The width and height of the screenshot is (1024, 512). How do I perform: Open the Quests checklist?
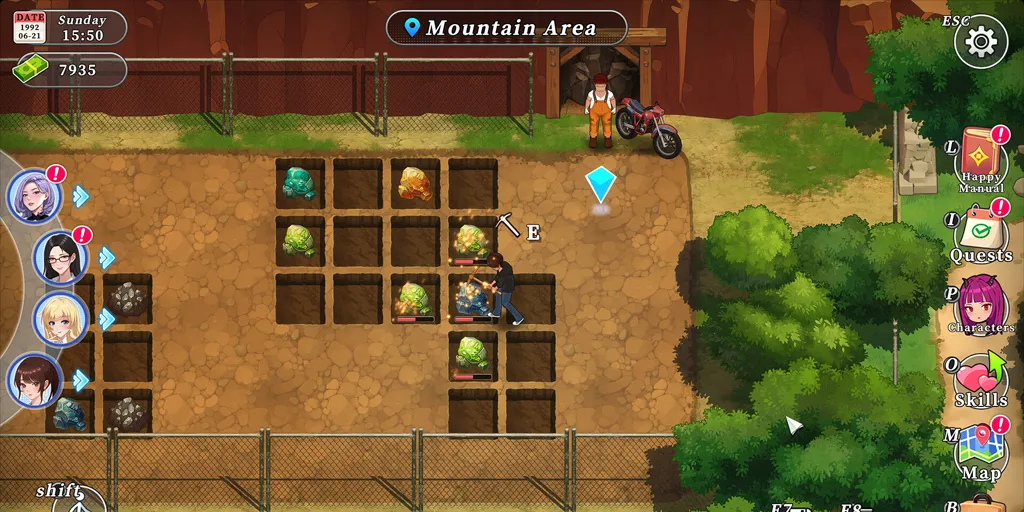pos(980,234)
